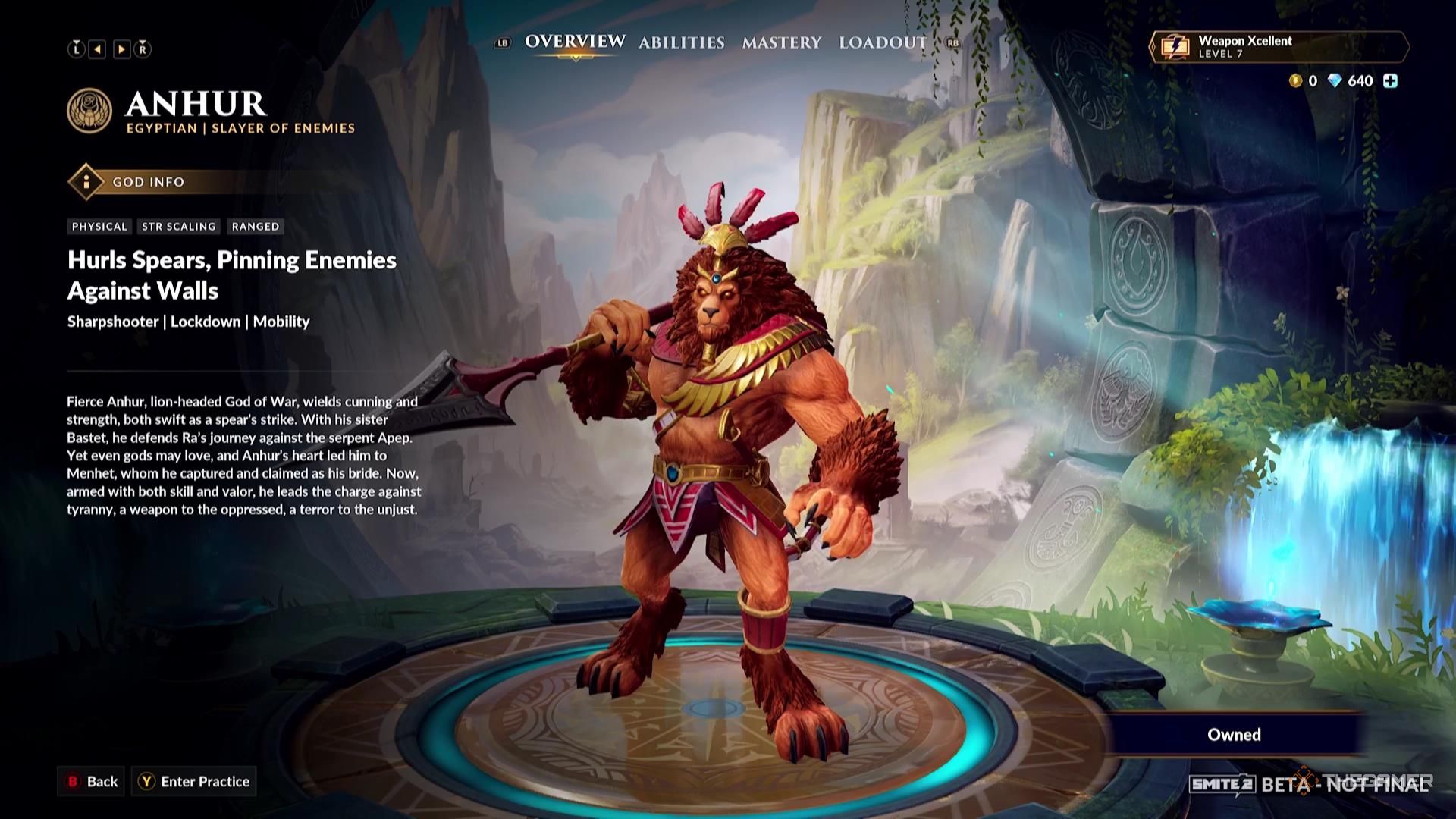Click the plus icon to buy more gems

1390,80
